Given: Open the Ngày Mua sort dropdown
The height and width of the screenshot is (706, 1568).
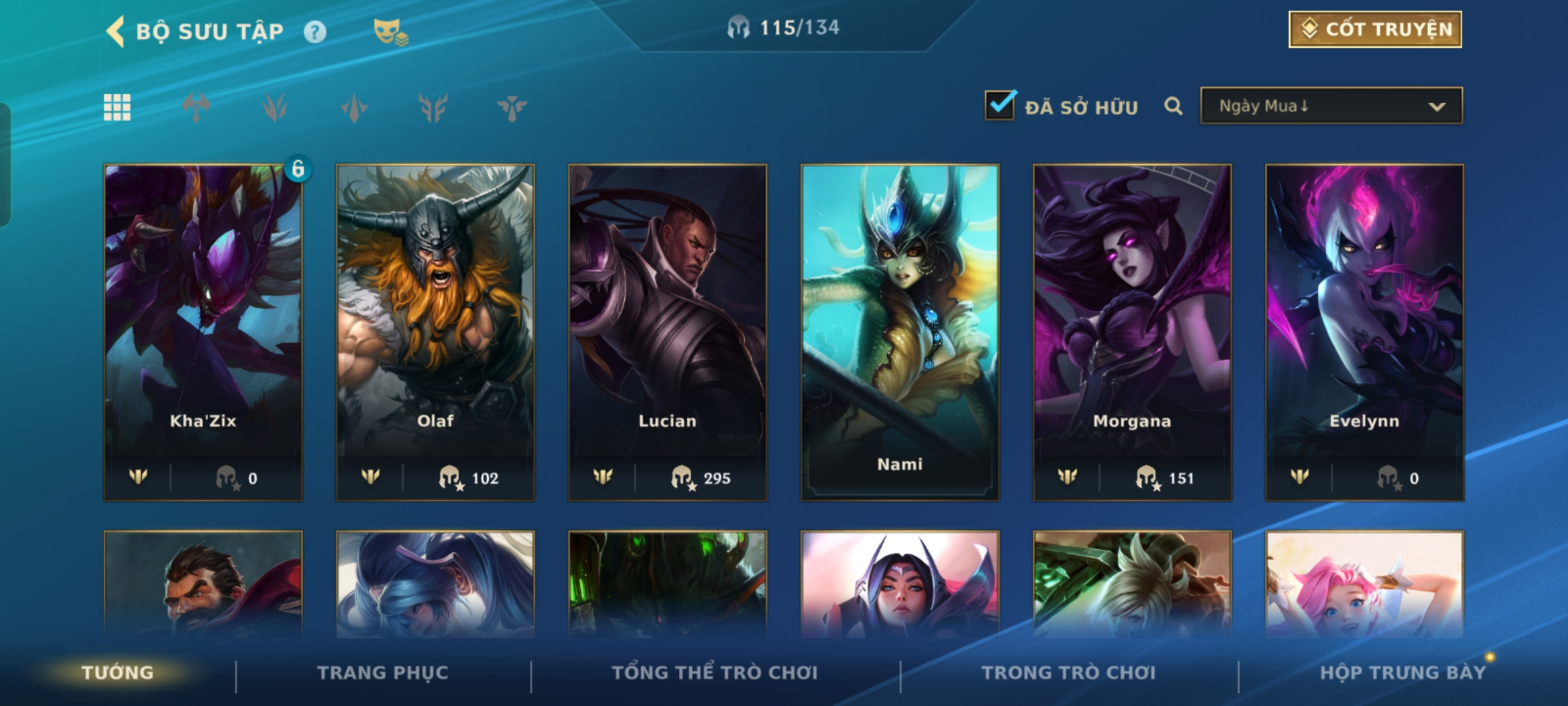Looking at the screenshot, I should [1331, 106].
